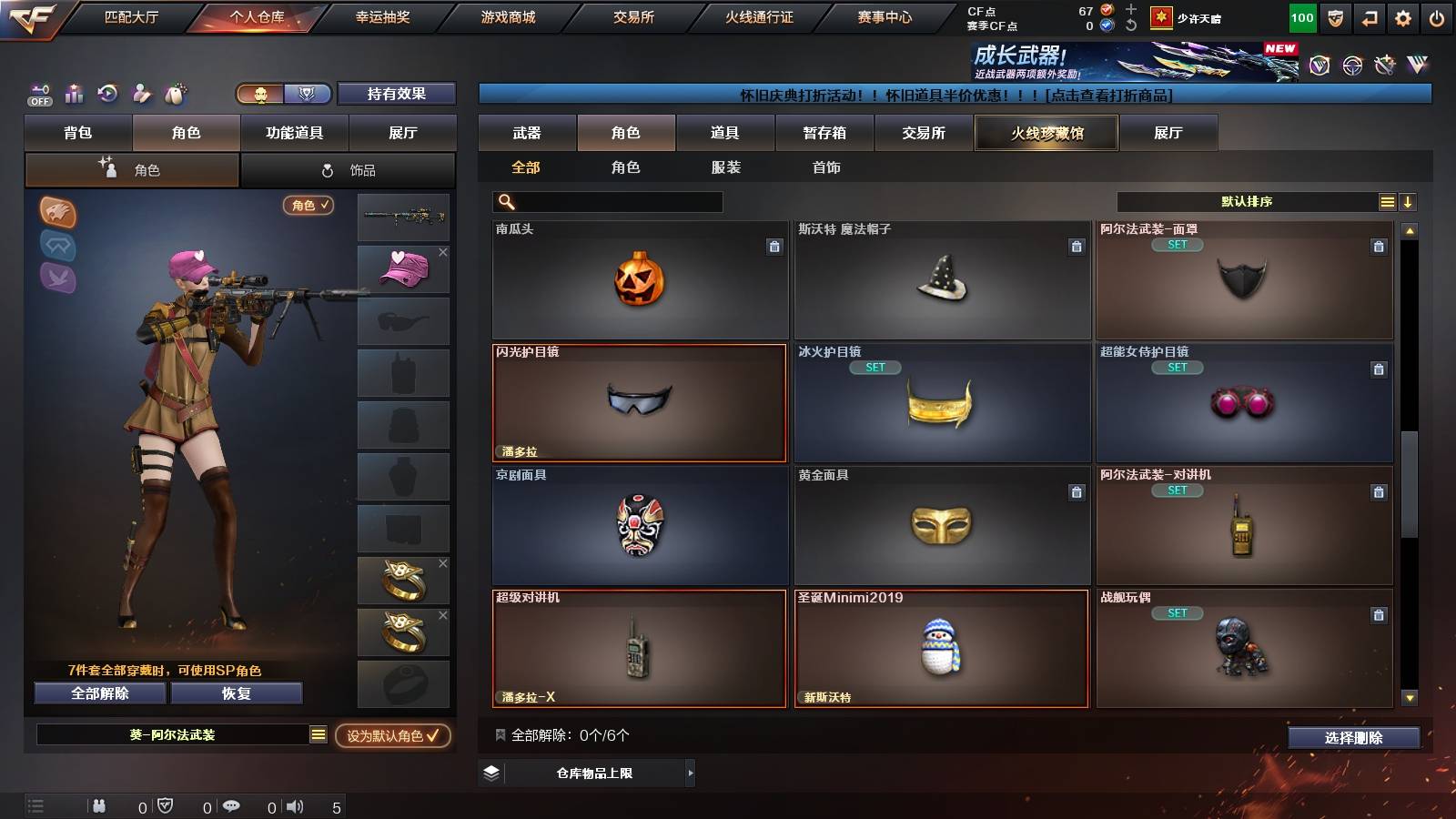This screenshot has height=819, width=1456.
Task: Click the 选择删除 delete selection button
Action: click(x=1354, y=738)
